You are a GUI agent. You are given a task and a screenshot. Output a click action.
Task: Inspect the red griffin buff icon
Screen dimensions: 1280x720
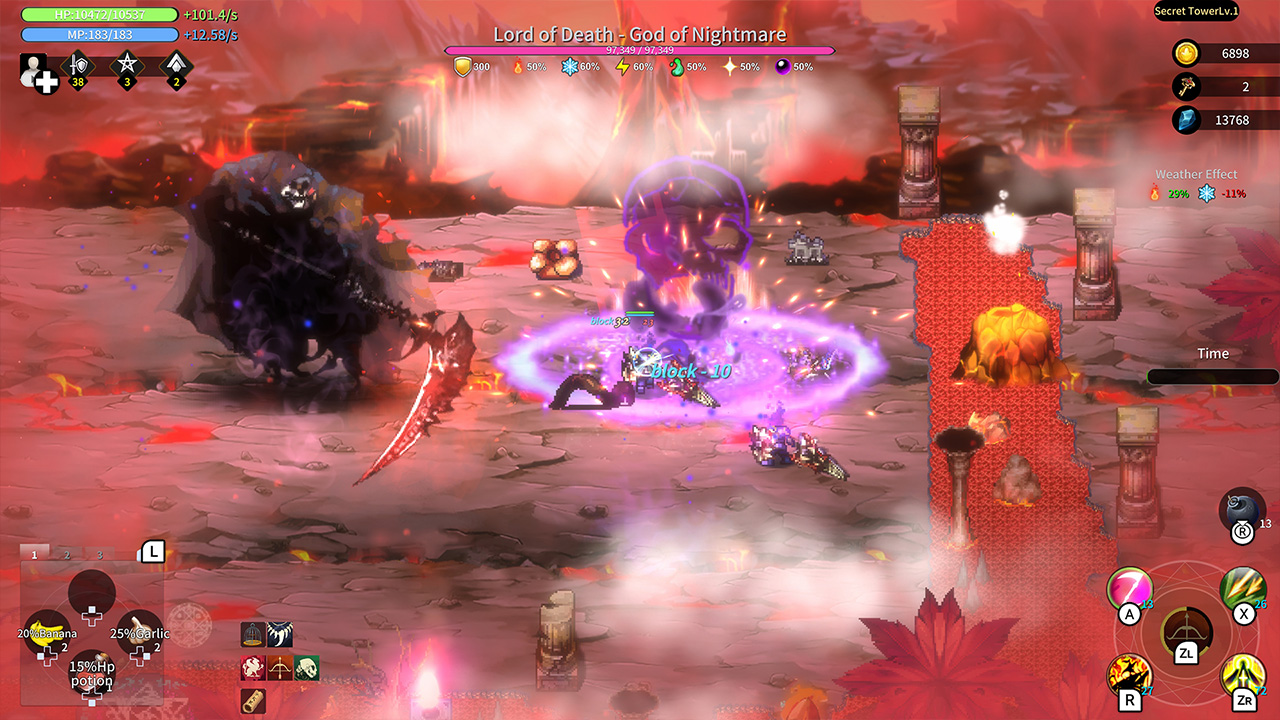click(253, 669)
